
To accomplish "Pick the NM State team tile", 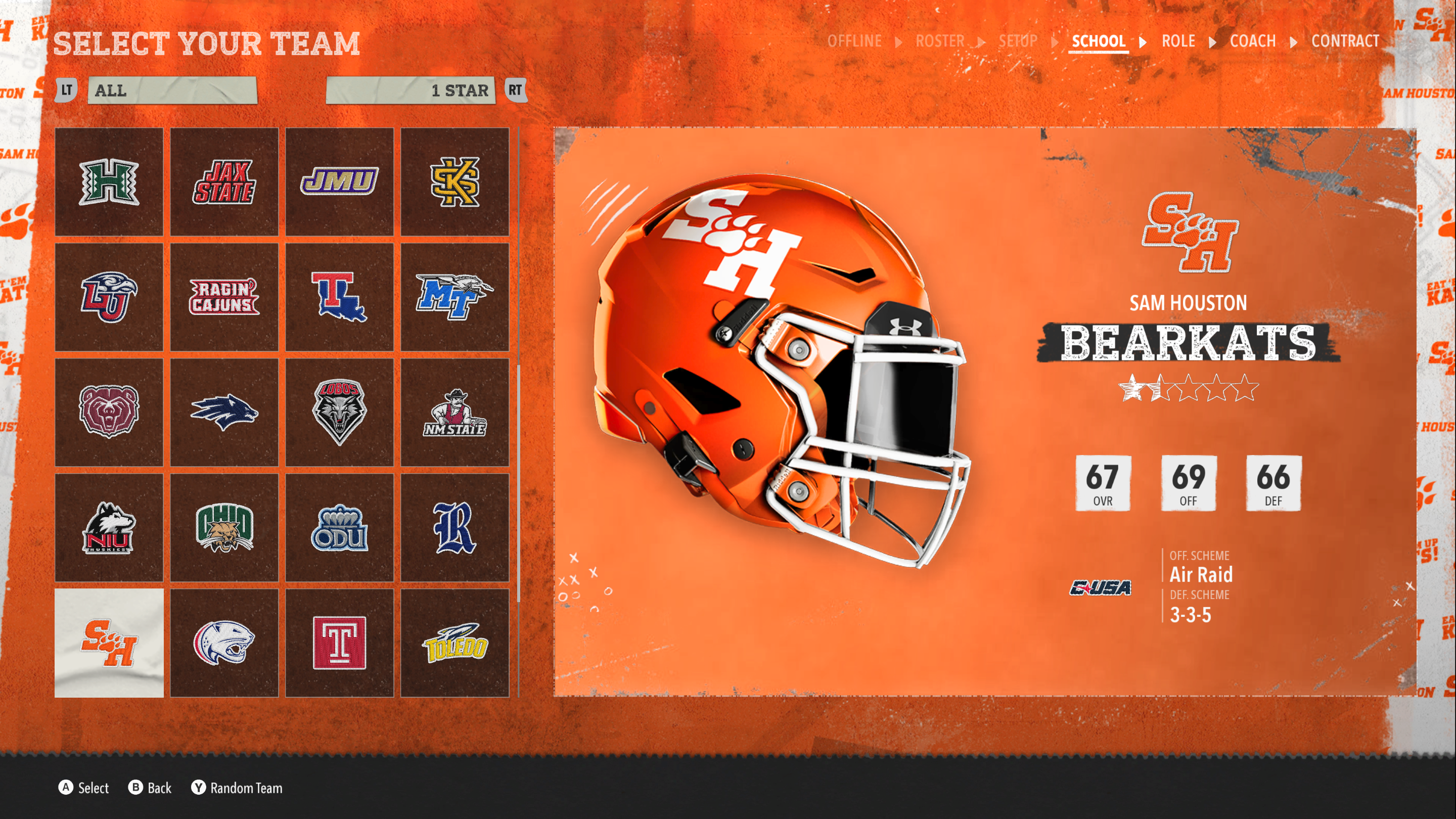I will point(455,413).
